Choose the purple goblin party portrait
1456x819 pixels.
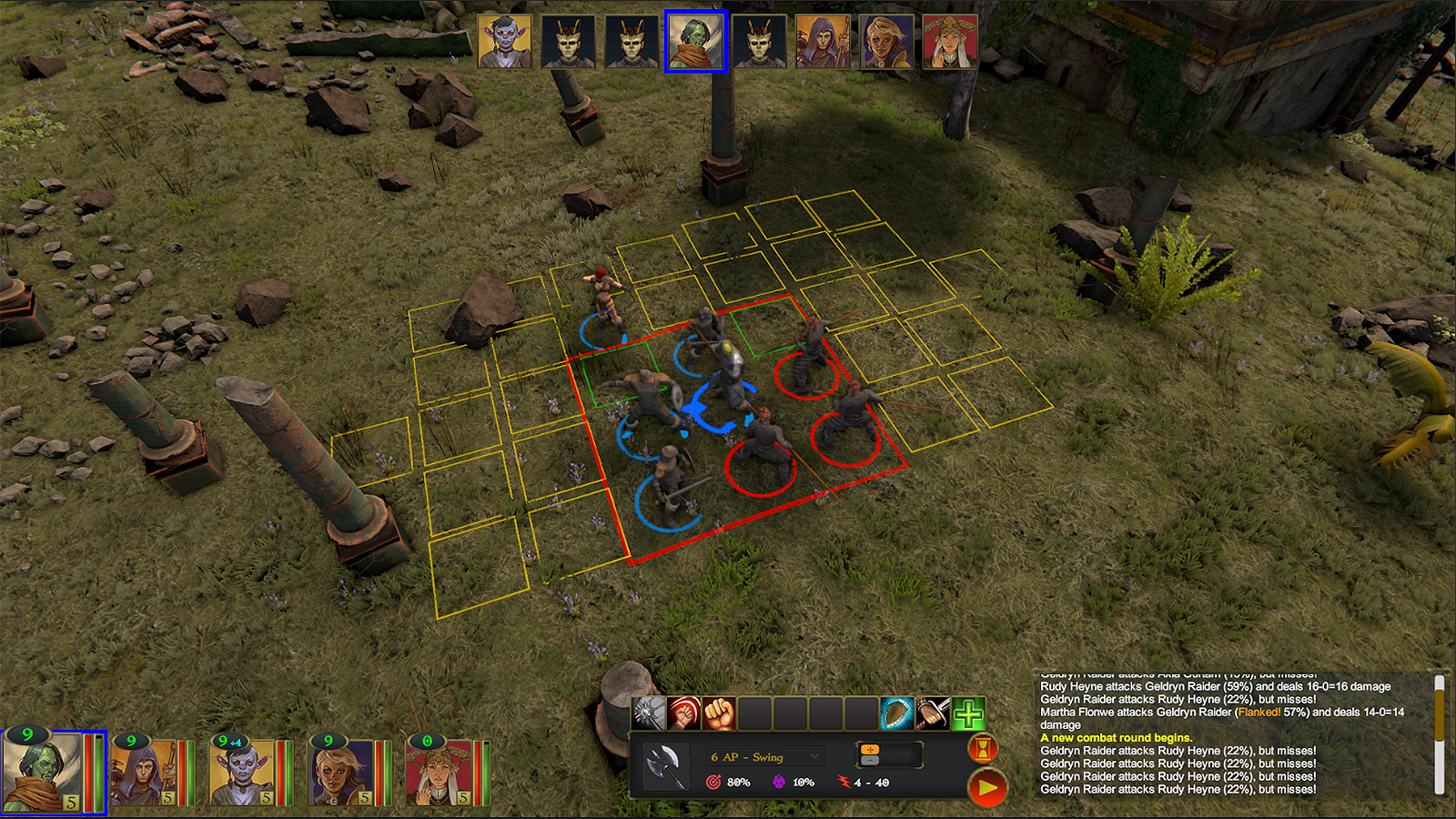click(x=242, y=773)
